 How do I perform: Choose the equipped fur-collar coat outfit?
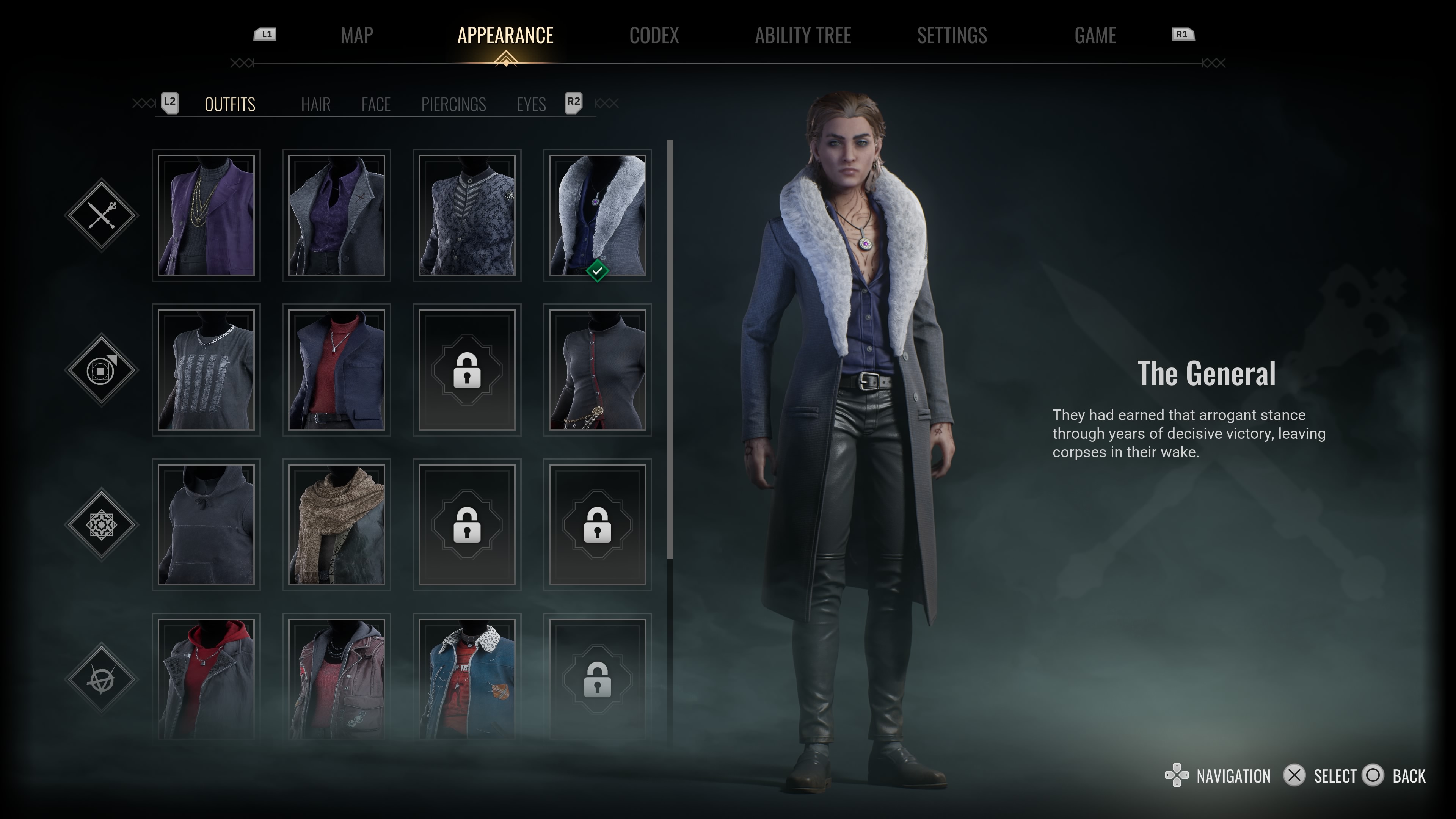pos(598,215)
